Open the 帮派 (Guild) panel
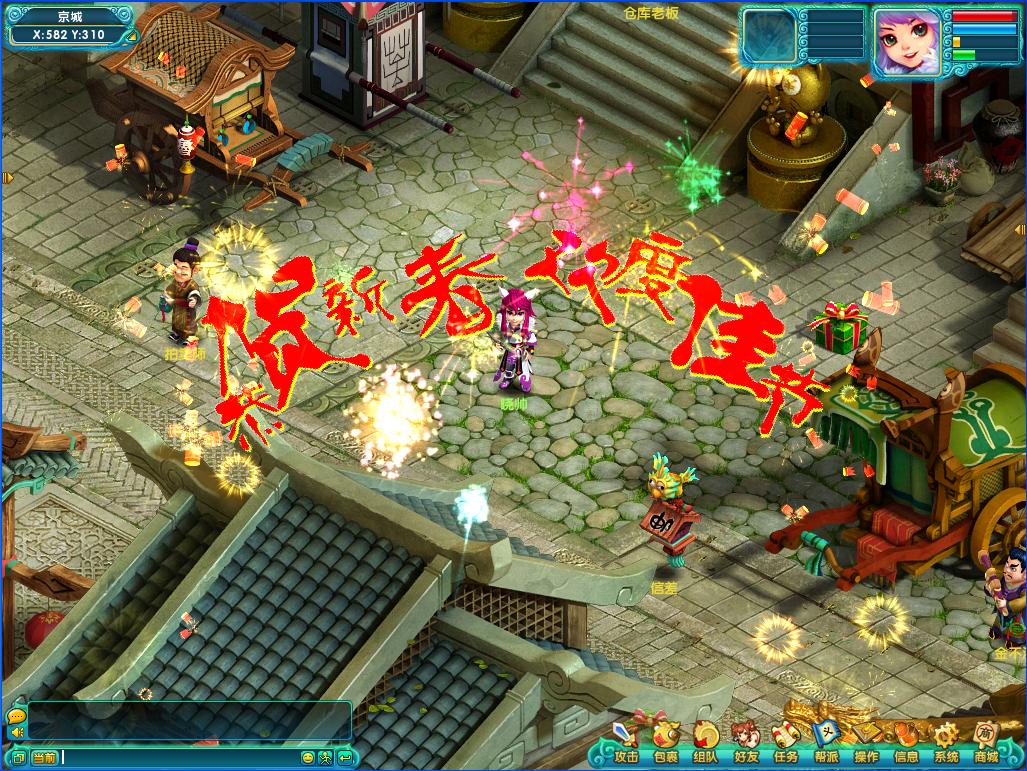1027x771 pixels. click(x=826, y=742)
